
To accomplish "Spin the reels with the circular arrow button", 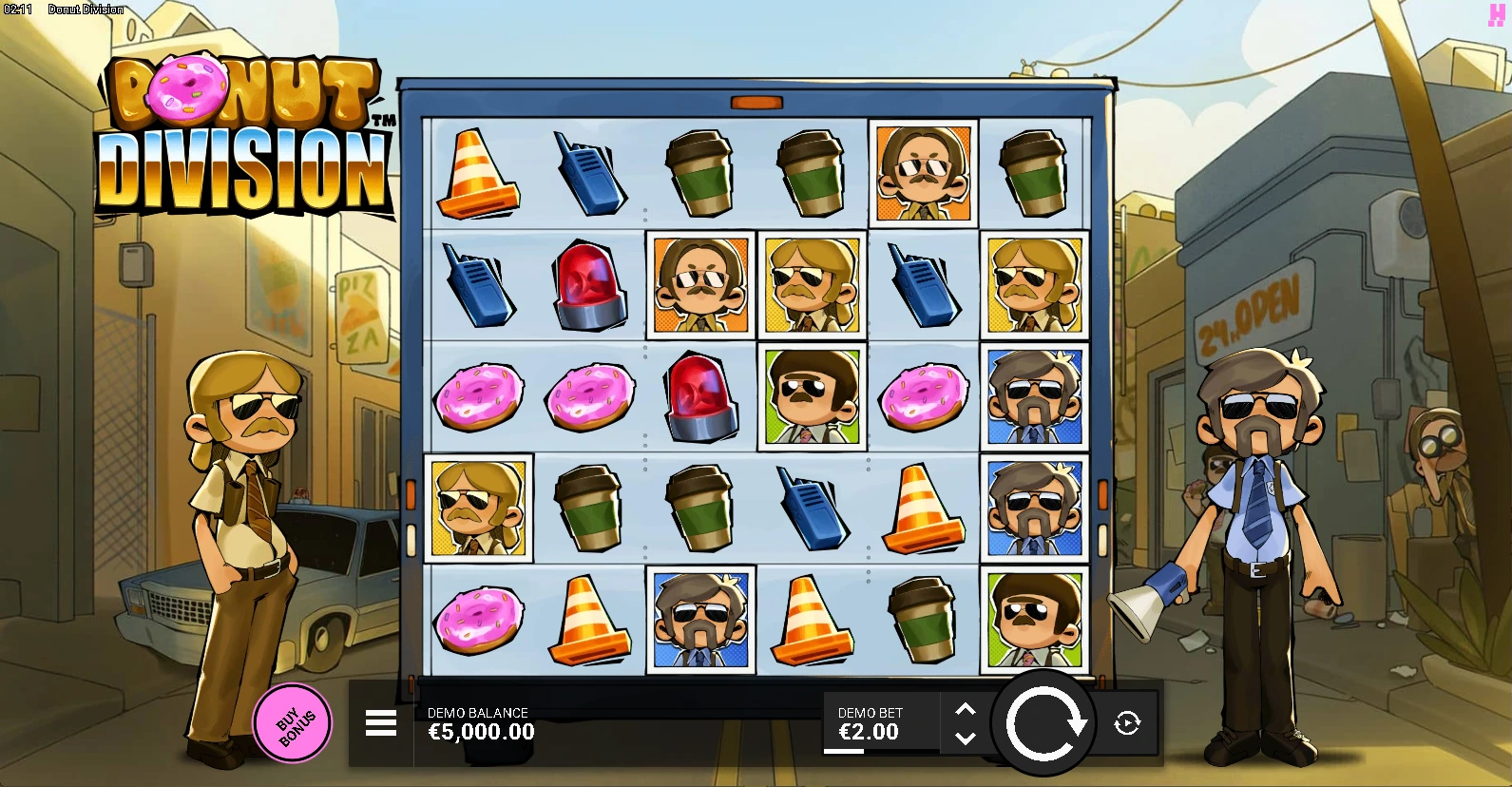I will point(1043,724).
